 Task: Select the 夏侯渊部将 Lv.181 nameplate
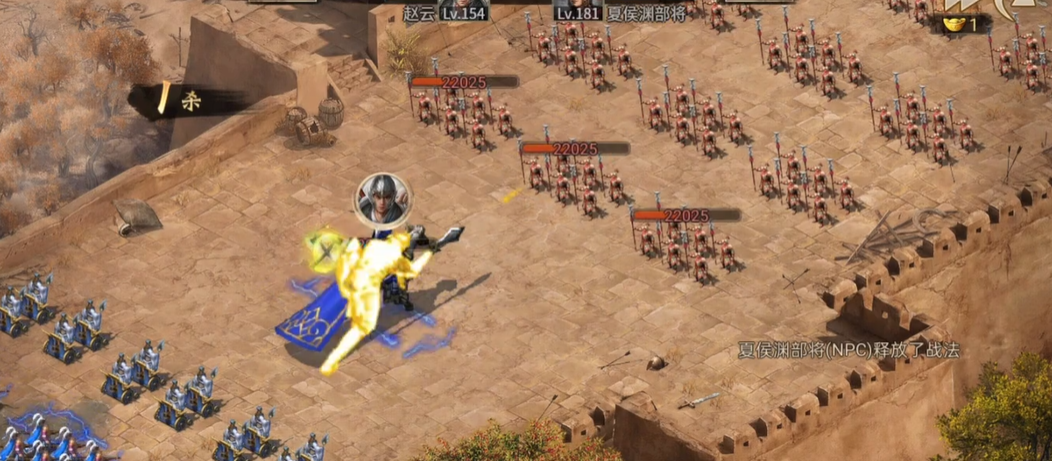pos(622,13)
